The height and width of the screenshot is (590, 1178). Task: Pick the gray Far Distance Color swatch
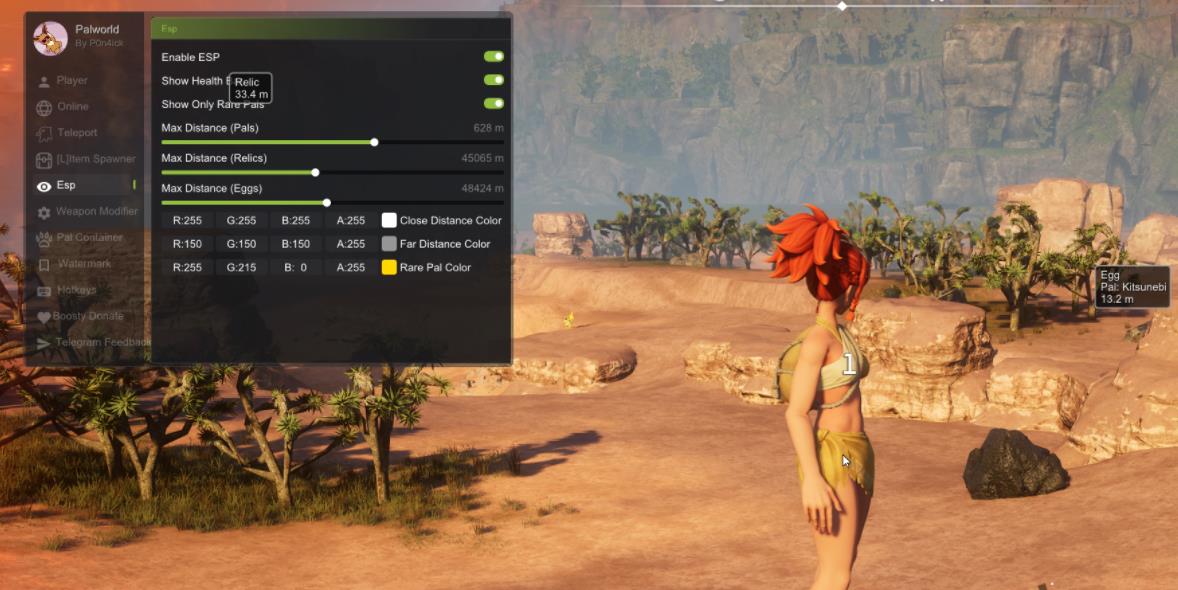(389, 244)
